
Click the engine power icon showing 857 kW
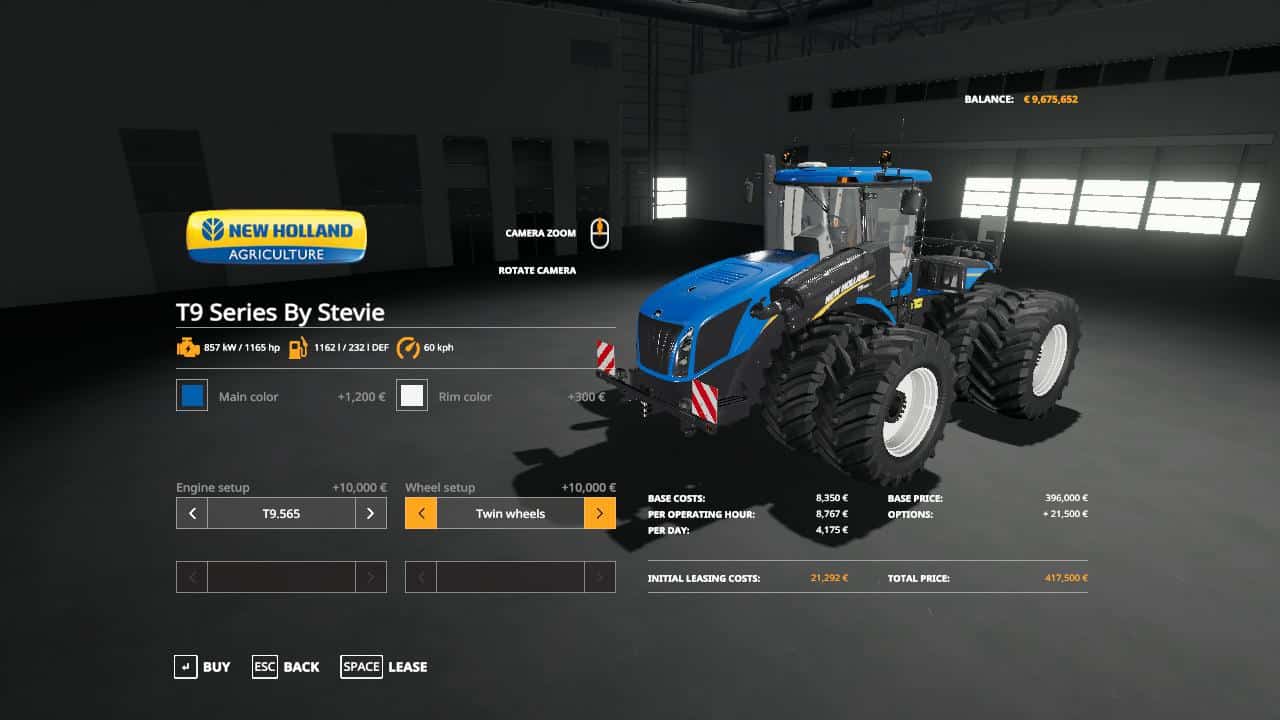tap(189, 348)
